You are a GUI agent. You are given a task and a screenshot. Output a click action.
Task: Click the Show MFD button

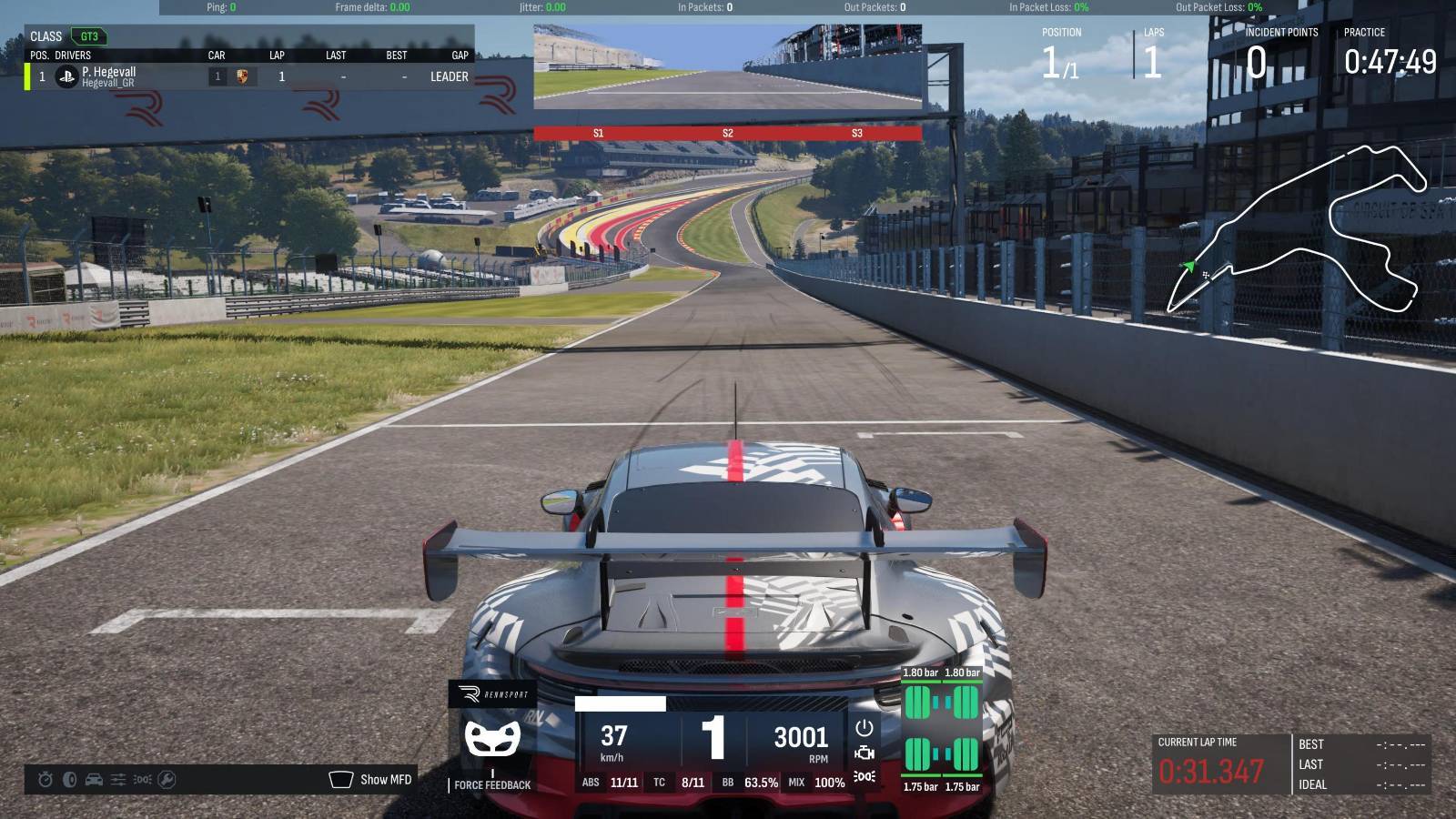[385, 779]
